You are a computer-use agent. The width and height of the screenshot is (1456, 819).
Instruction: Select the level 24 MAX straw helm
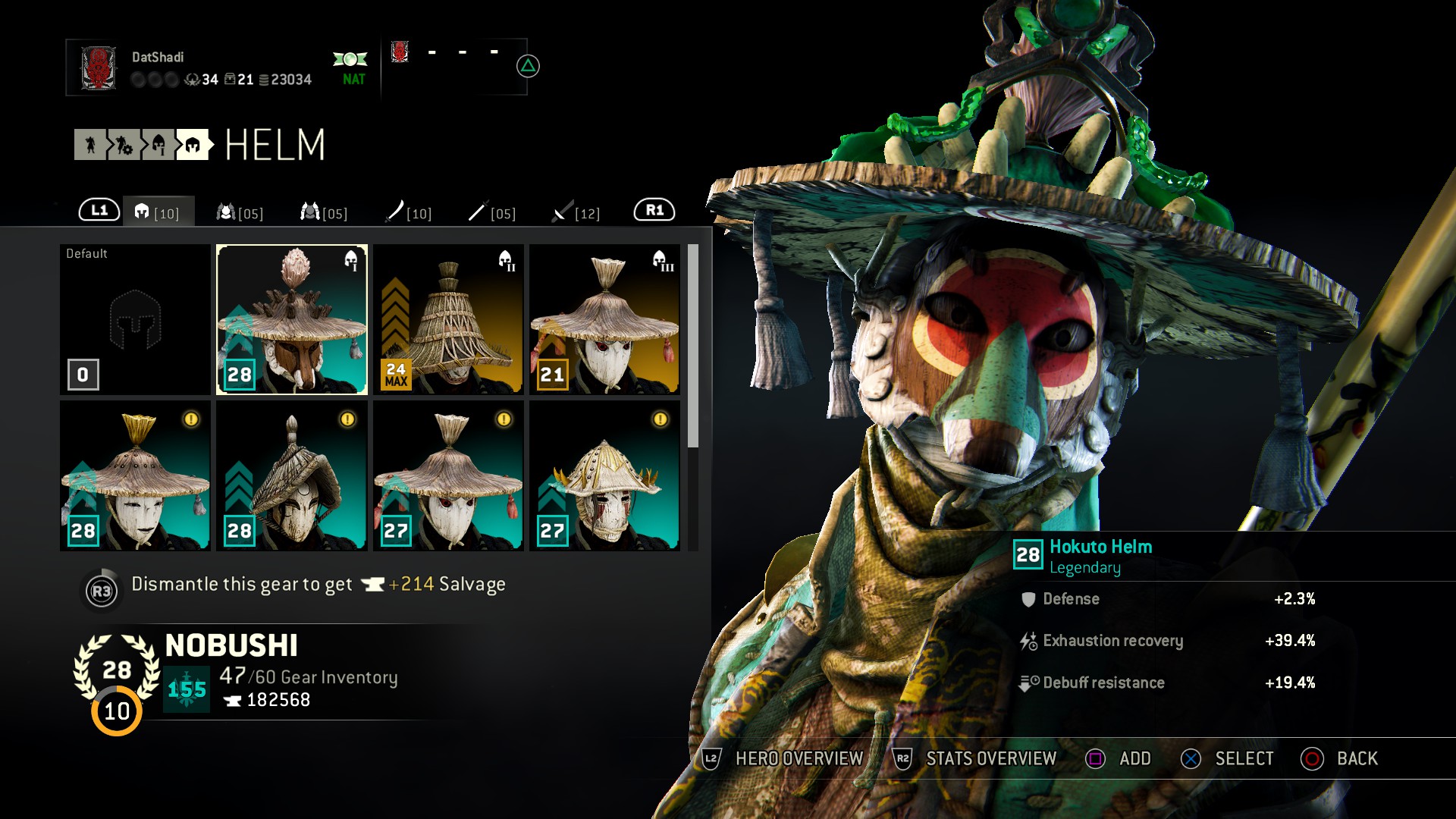(x=448, y=318)
